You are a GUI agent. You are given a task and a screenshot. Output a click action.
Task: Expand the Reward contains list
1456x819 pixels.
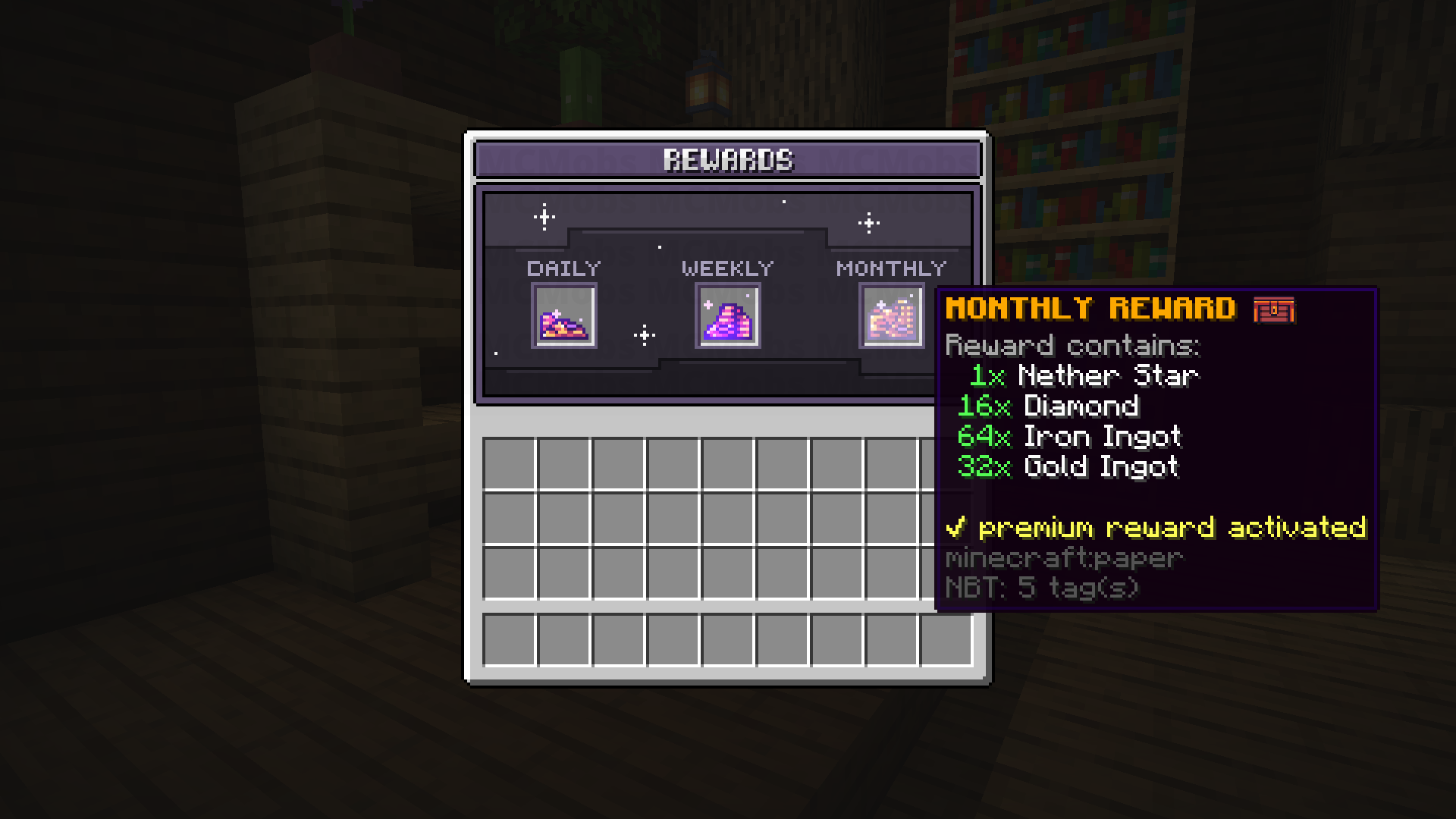point(1072,345)
